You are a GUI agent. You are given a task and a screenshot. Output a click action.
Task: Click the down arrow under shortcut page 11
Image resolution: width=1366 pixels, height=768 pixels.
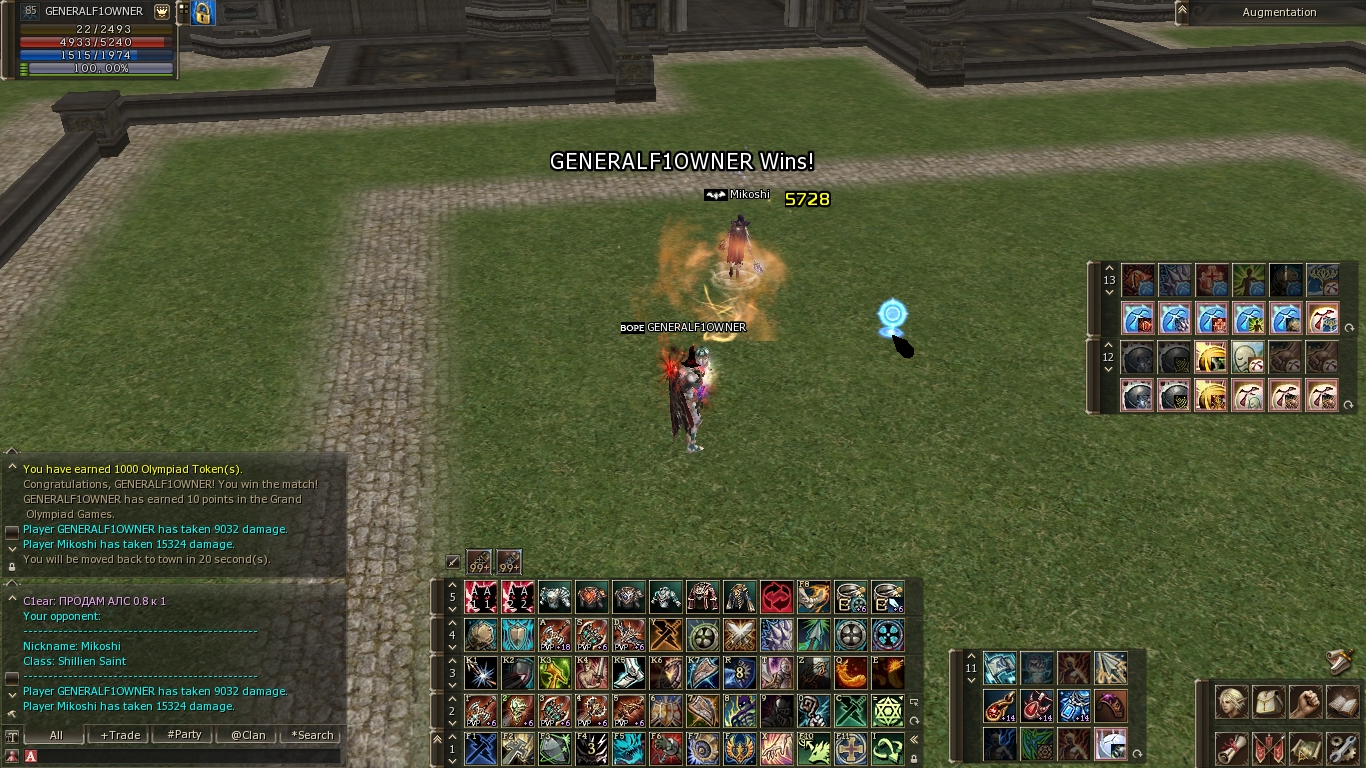pos(971,680)
